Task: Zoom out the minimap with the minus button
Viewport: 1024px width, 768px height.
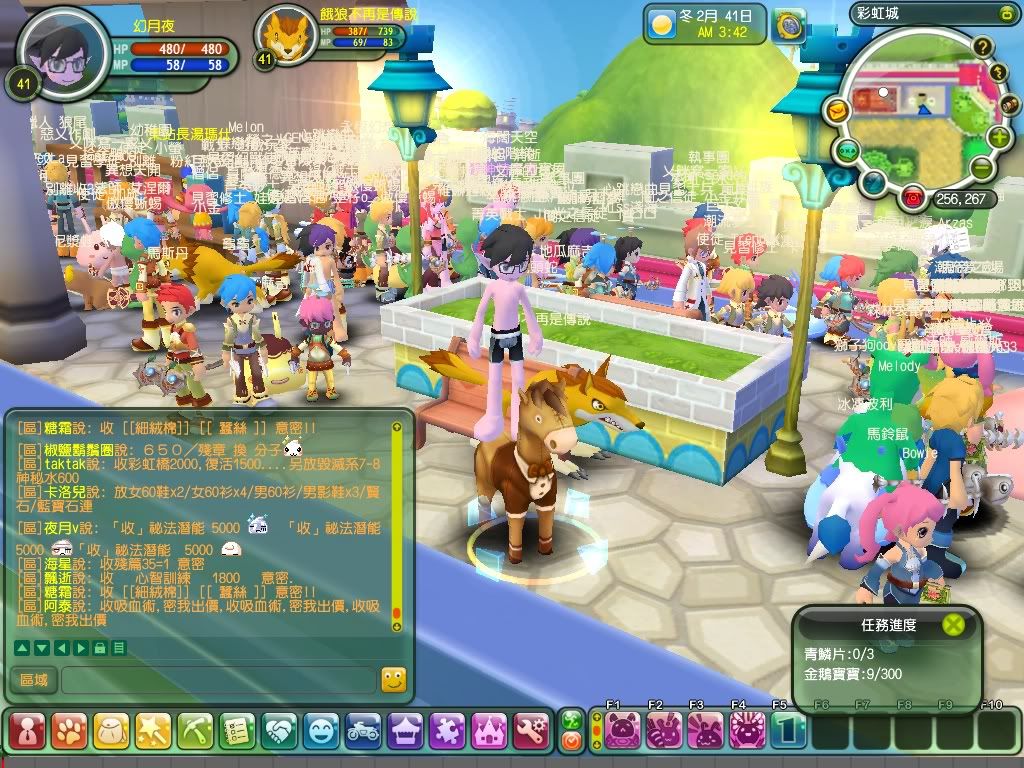Action: tap(982, 168)
